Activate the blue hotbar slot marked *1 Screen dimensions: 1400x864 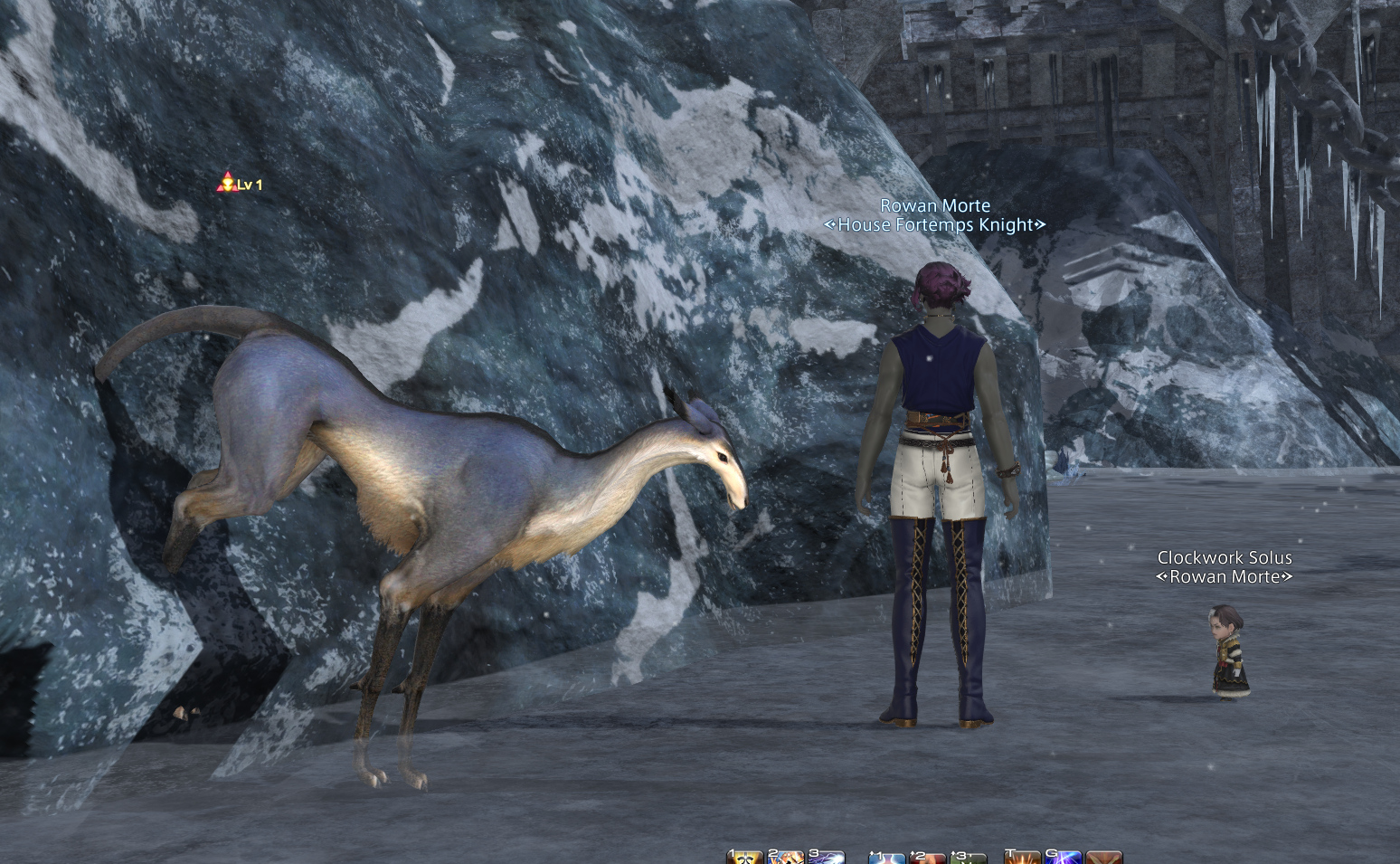point(887,858)
